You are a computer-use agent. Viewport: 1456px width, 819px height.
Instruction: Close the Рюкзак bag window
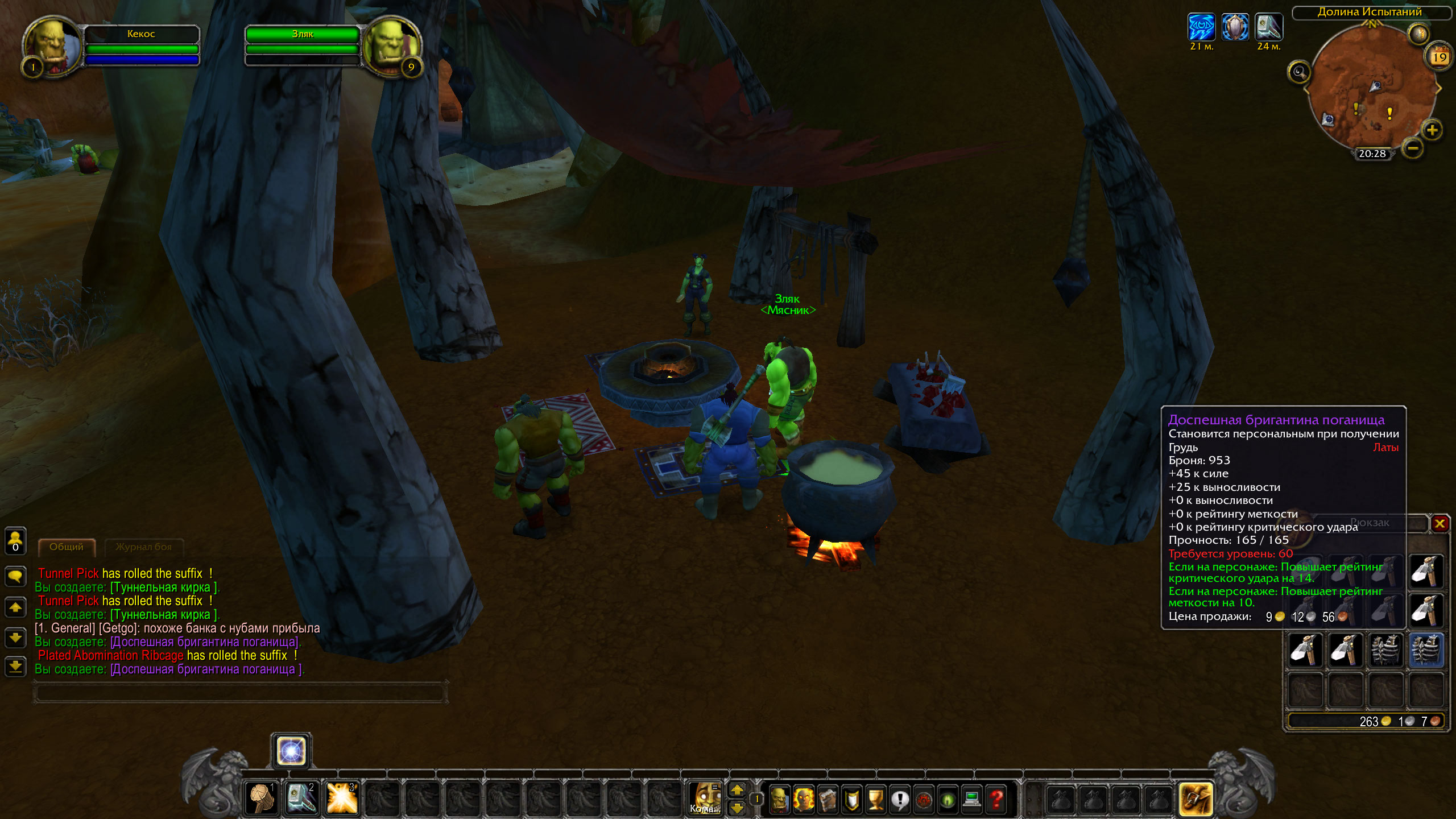(x=1440, y=524)
